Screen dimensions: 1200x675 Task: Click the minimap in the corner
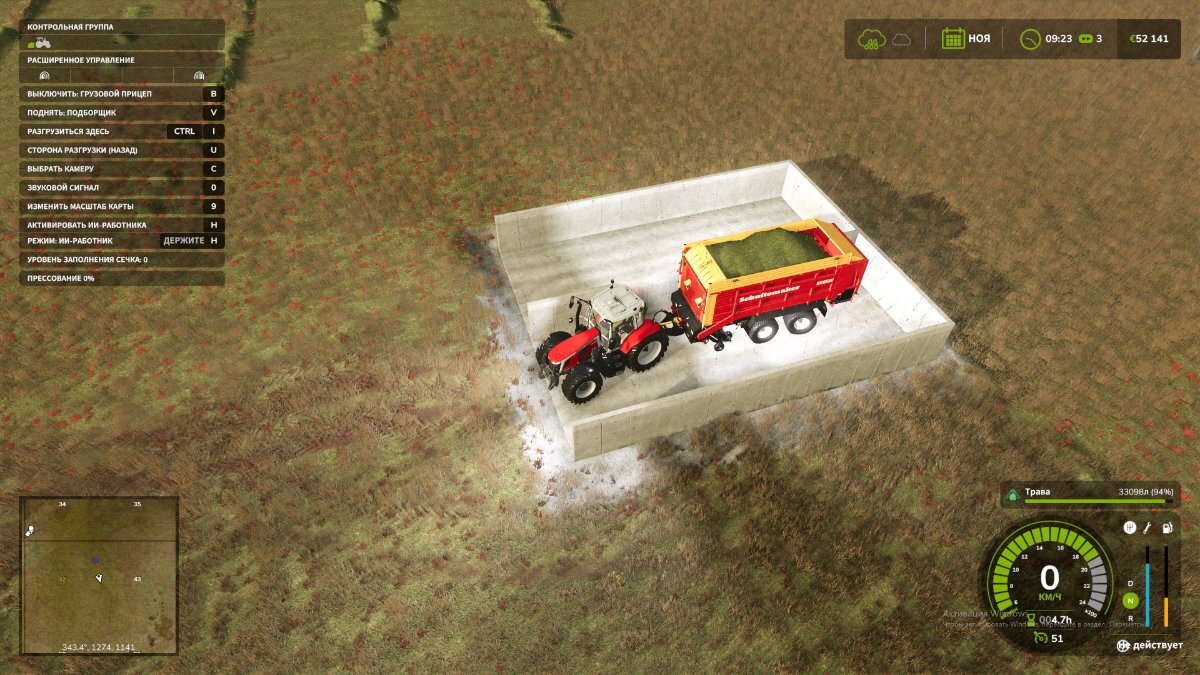point(99,575)
